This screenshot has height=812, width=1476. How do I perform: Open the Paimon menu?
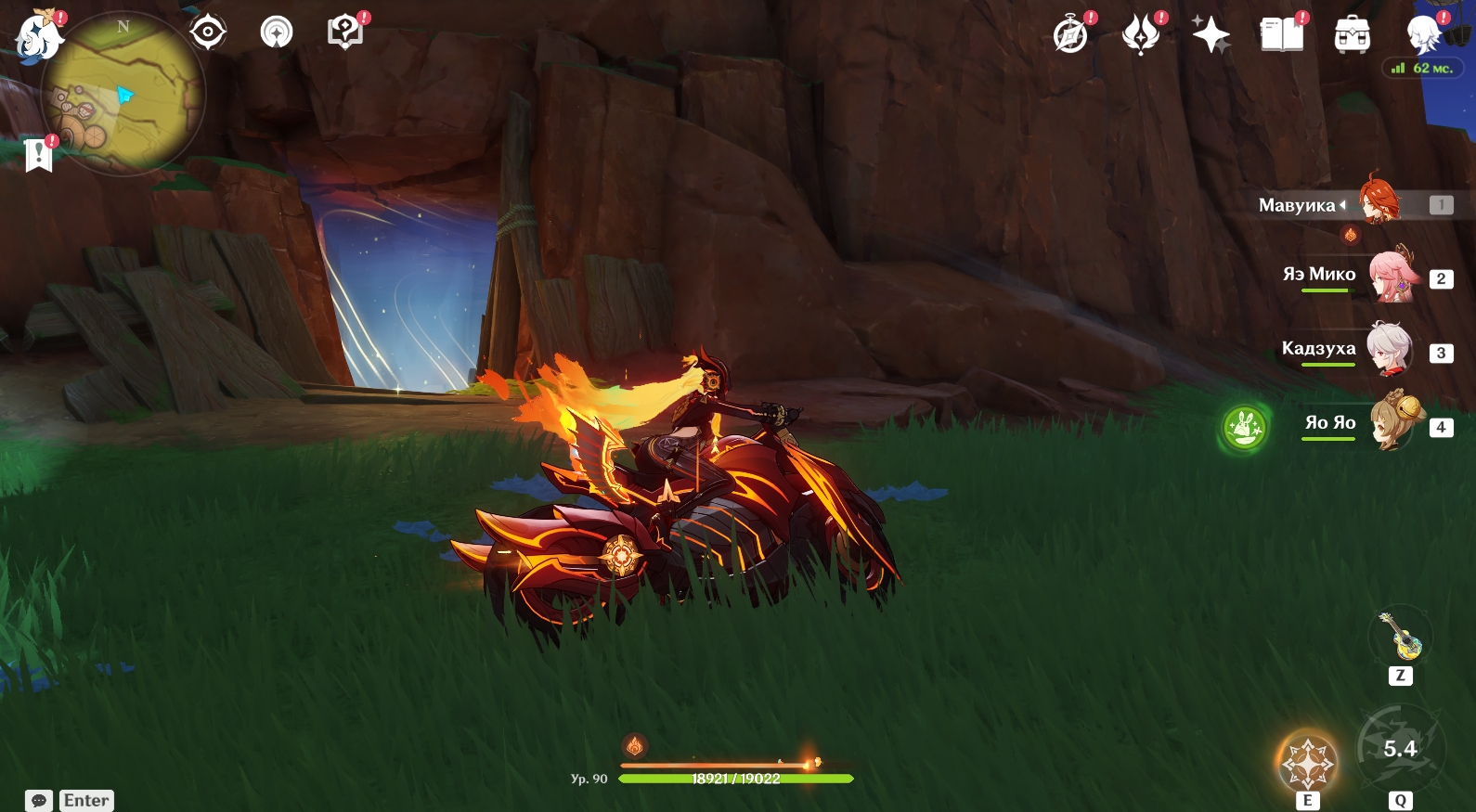point(39,37)
